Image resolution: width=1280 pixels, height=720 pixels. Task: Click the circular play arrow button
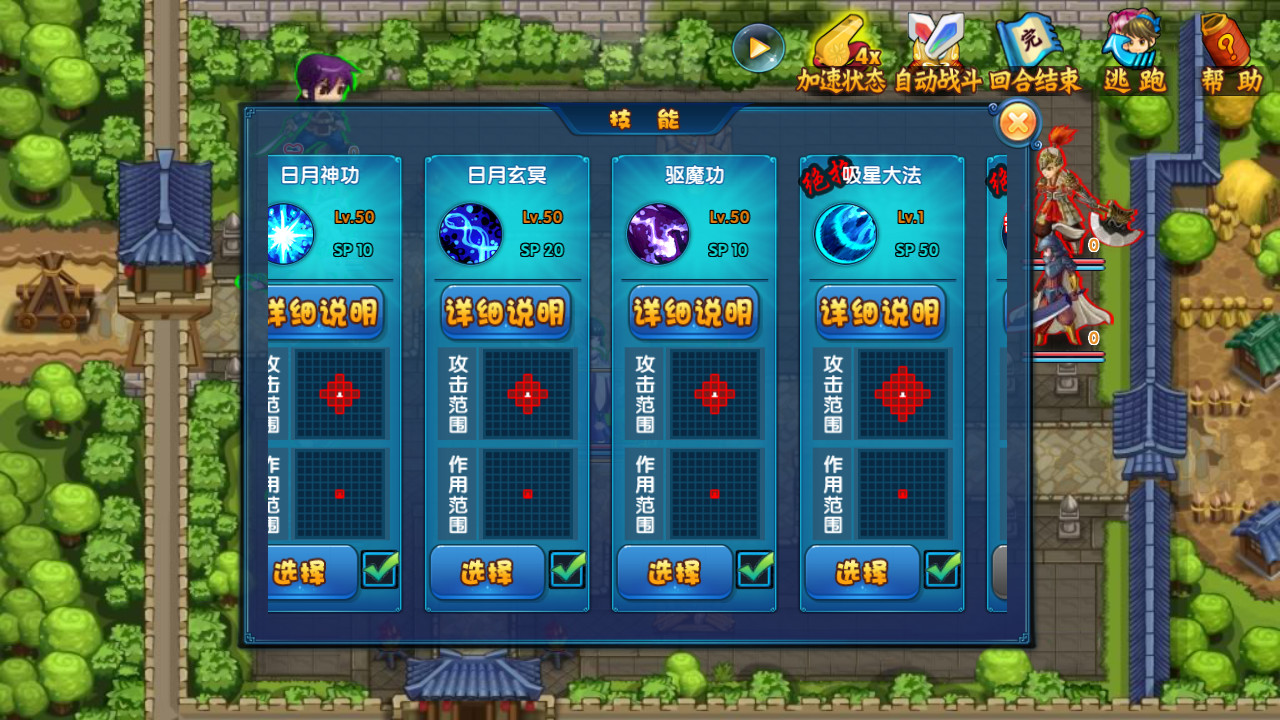pos(759,47)
